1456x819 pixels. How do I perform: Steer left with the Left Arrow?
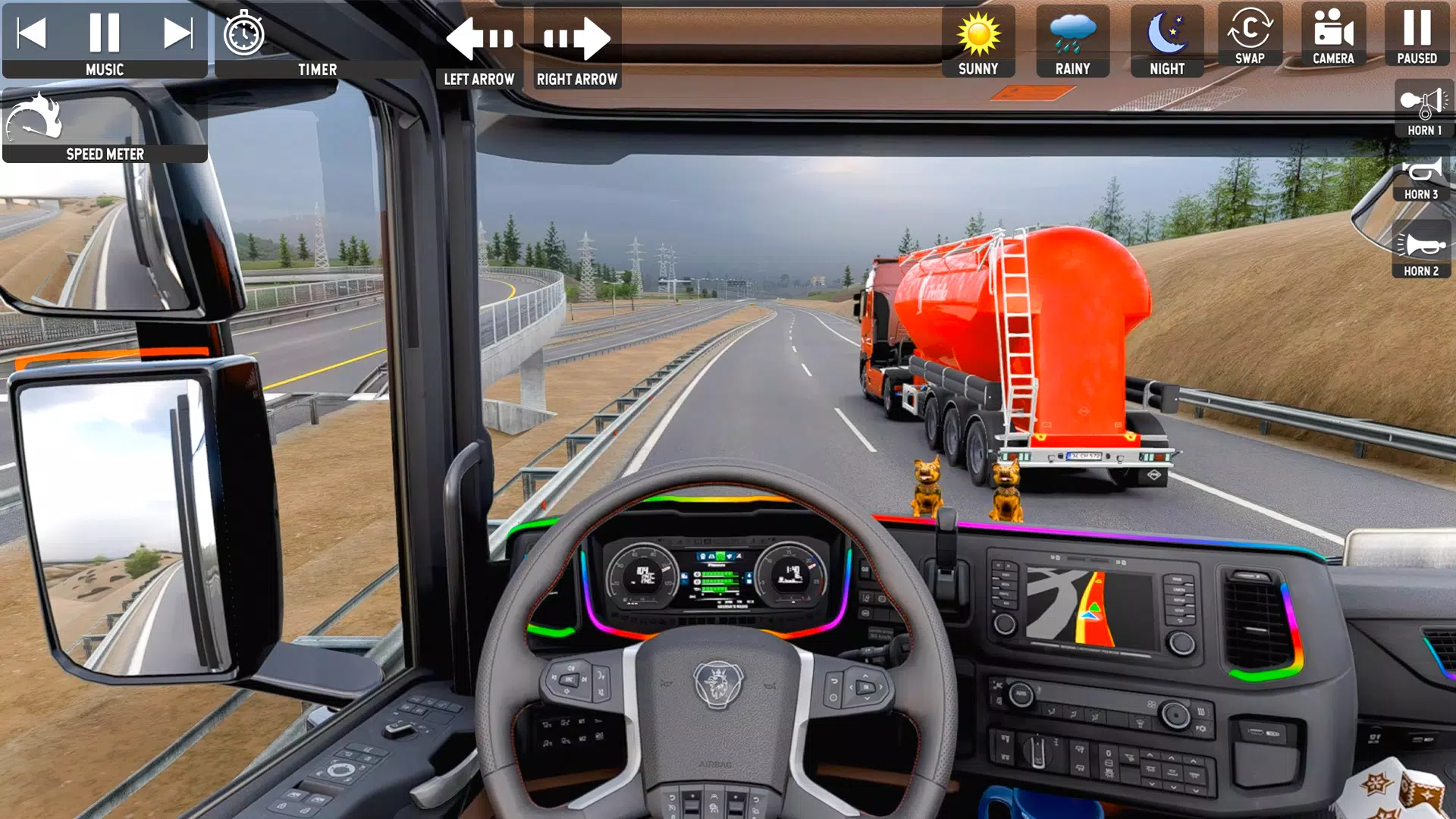point(479,38)
